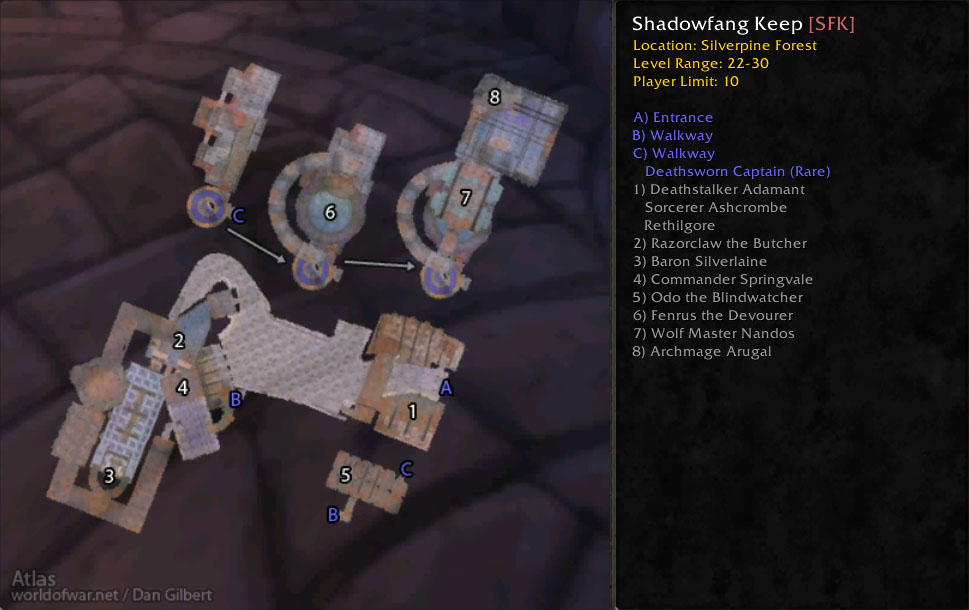969x610 pixels.
Task: Choose Baron Silverlaine in the legend list
Action: pyautogui.click(x=699, y=261)
